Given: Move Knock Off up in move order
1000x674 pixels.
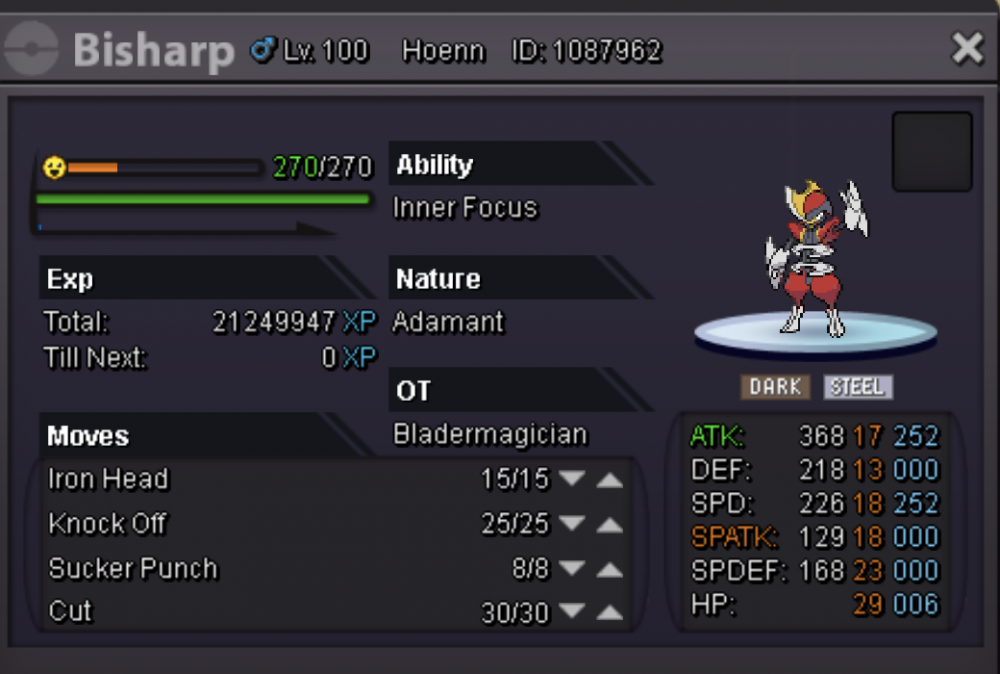Looking at the screenshot, I should click(610, 524).
